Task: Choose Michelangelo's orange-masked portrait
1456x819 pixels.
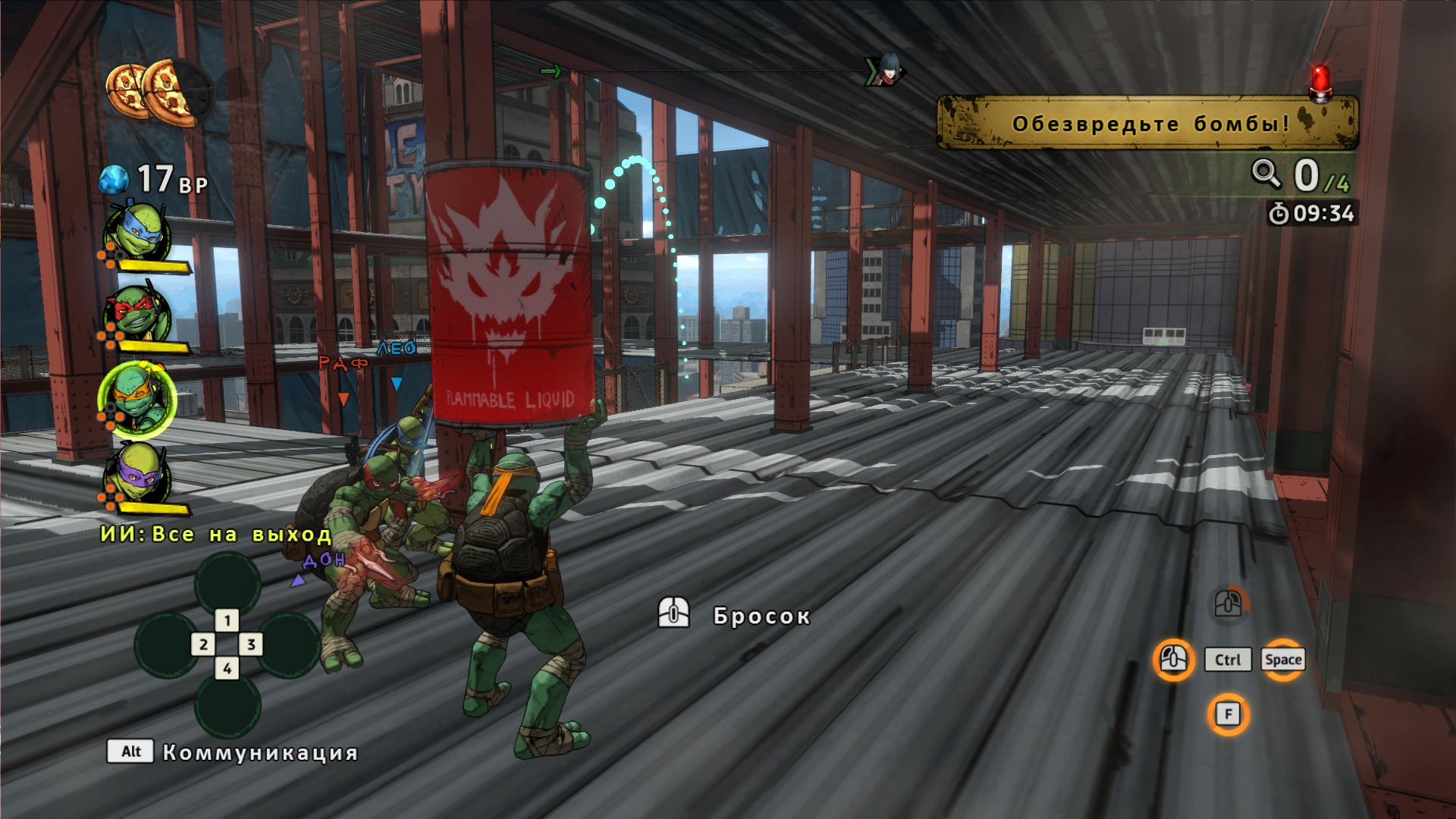Action: pyautogui.click(x=136, y=399)
